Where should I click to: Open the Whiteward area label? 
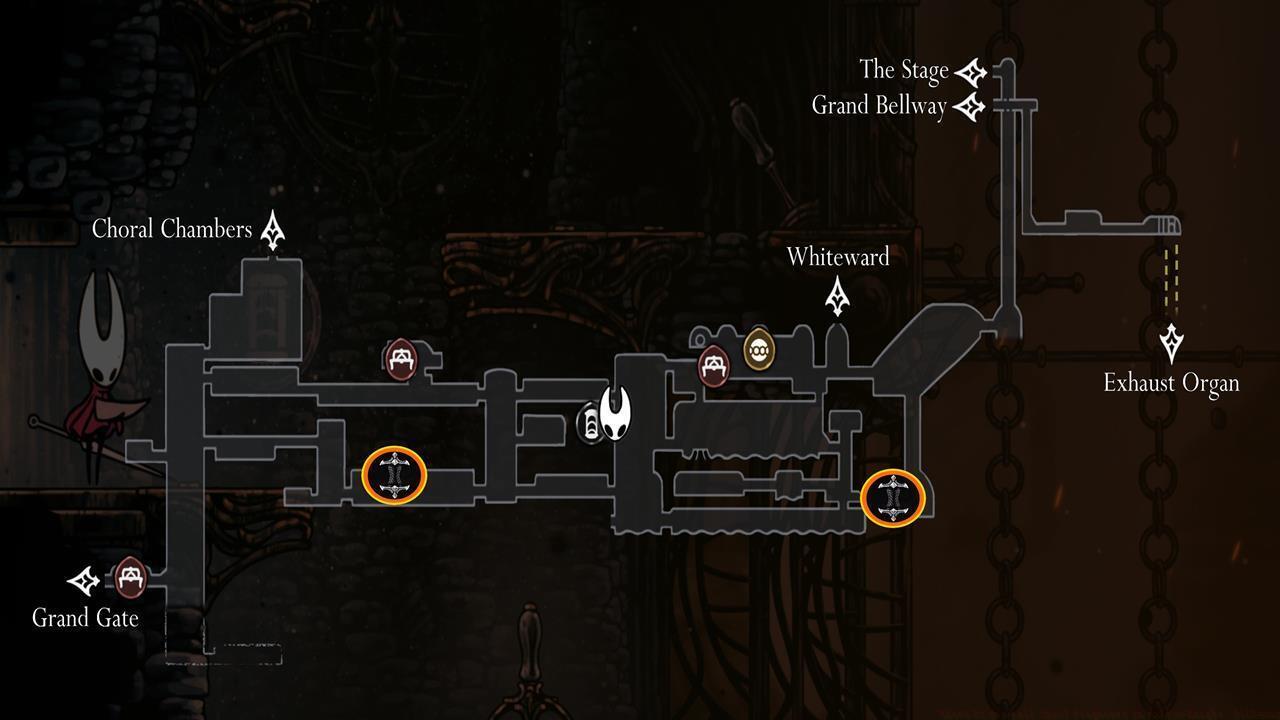point(838,257)
